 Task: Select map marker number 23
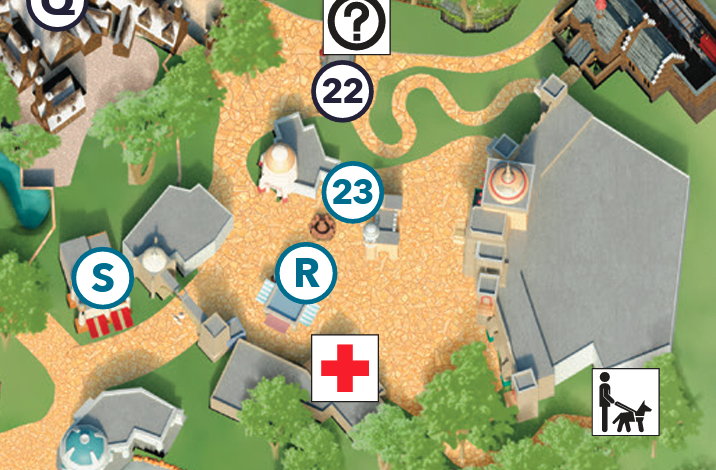(354, 192)
